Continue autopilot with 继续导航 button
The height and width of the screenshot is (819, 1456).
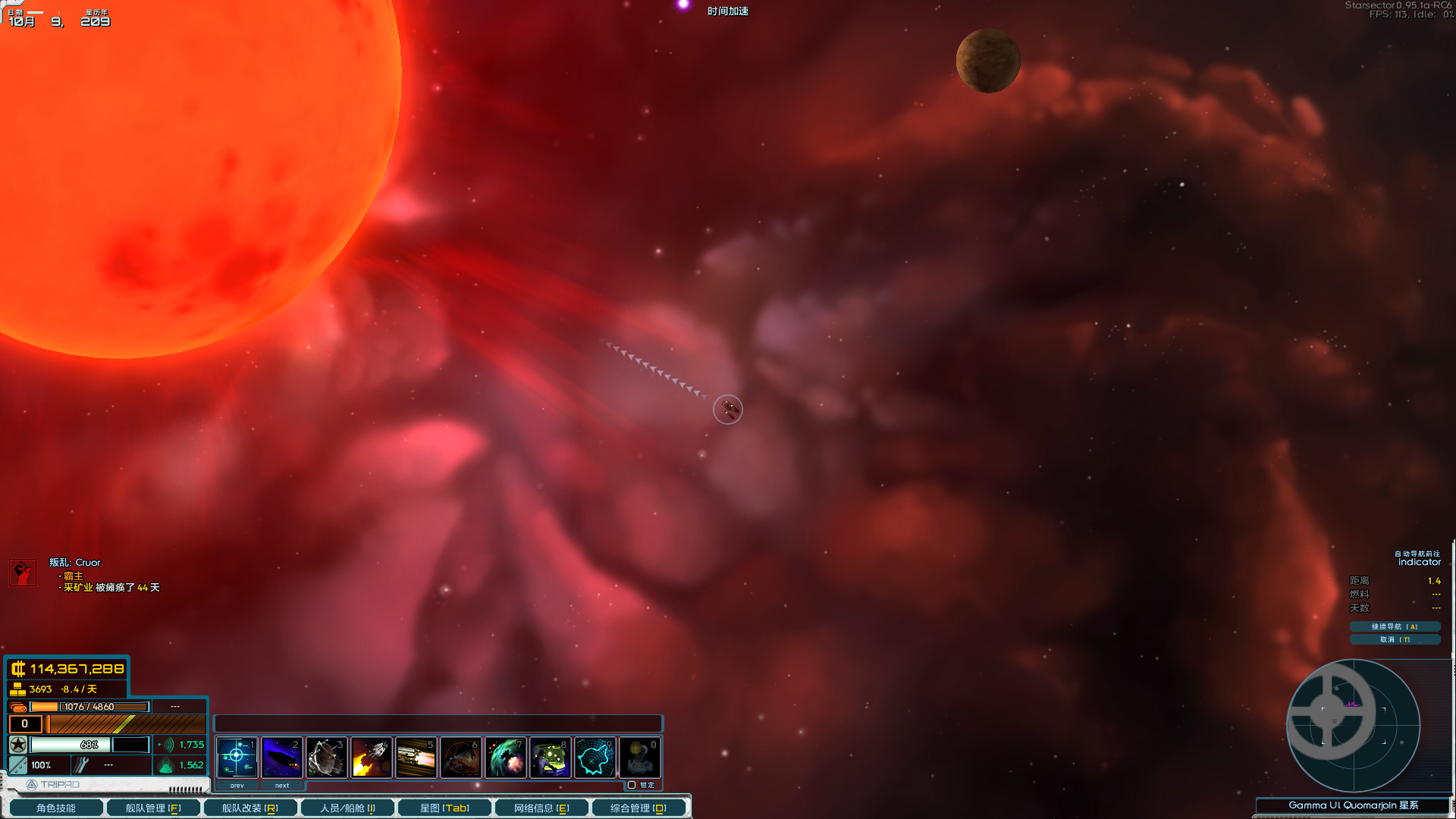1395,626
